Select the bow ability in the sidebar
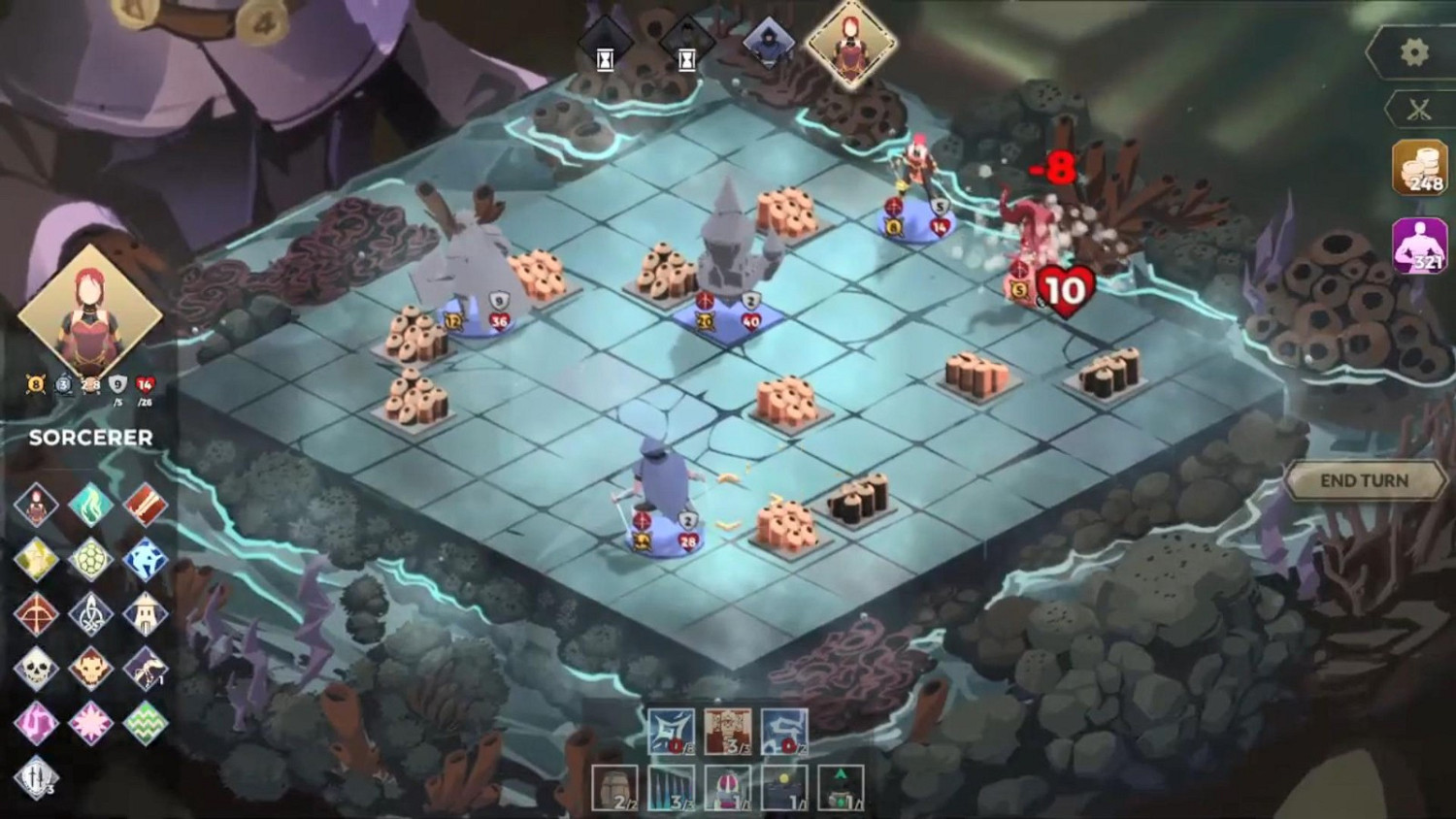This screenshot has width=1456, height=819. click(37, 612)
